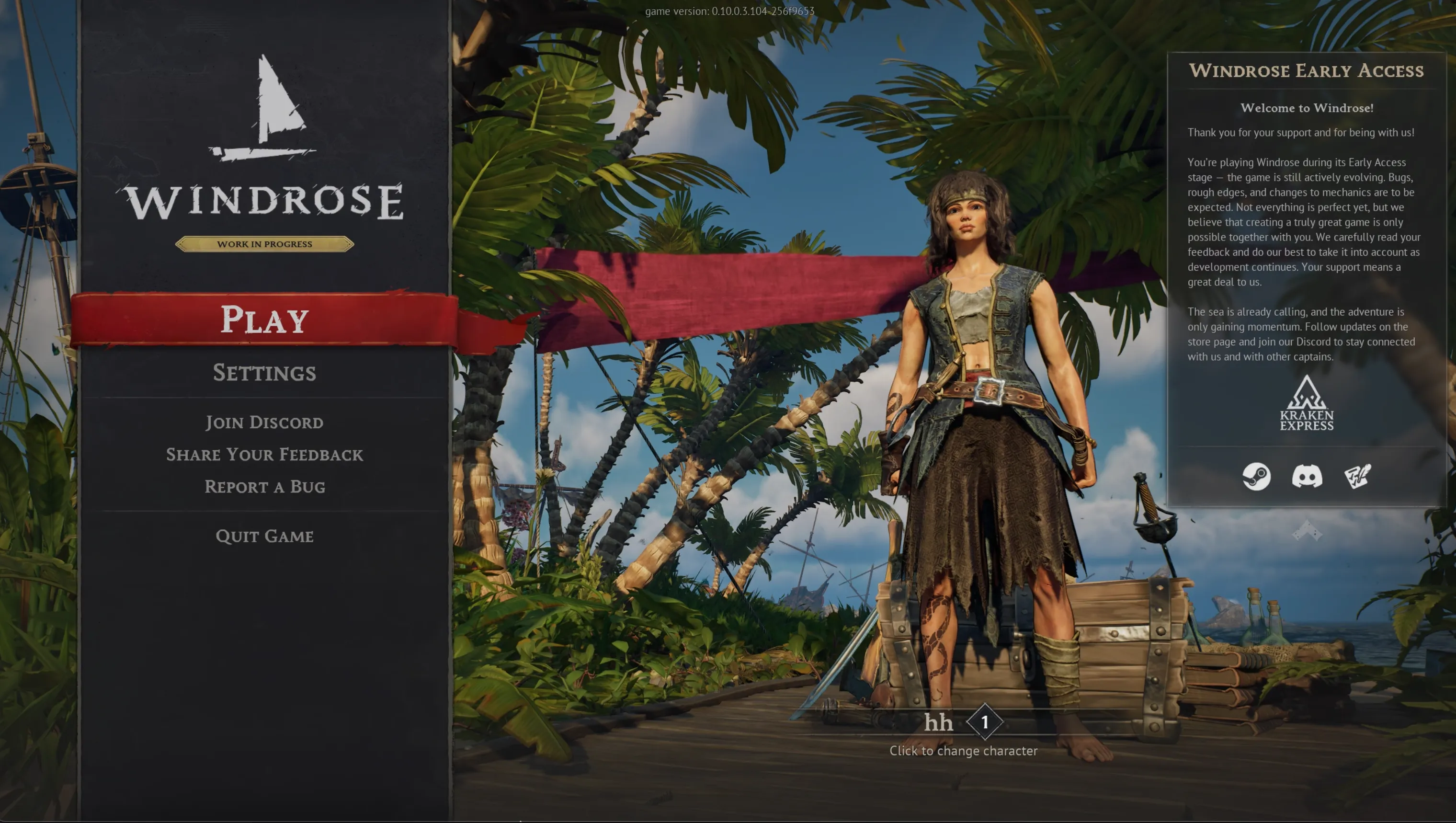This screenshot has width=1456, height=823.
Task: Select the feedback quill-and-checklist icon
Action: click(1356, 477)
